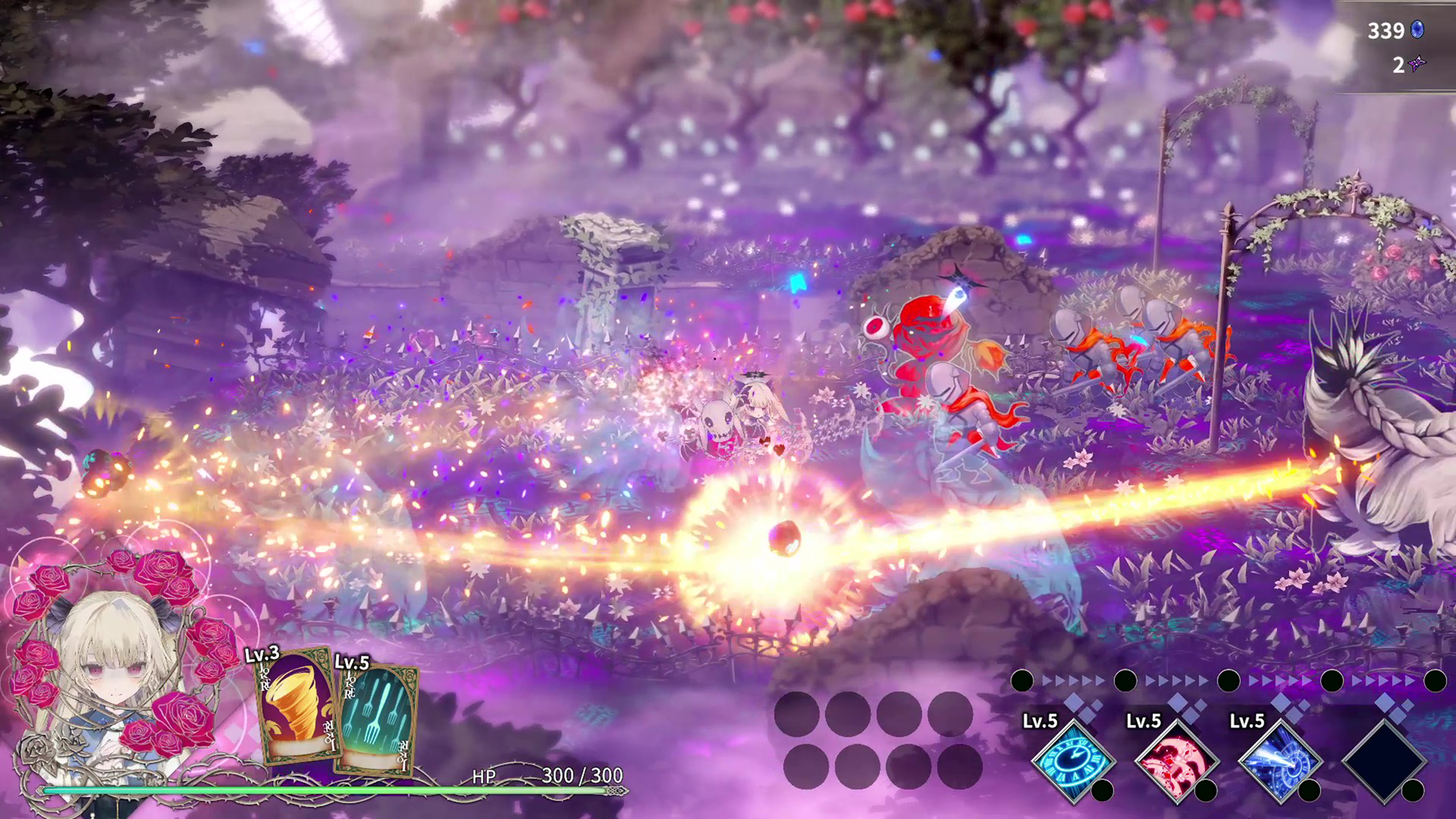1456x819 pixels.
Task: Select the golden tornado card
Action: [x=297, y=707]
